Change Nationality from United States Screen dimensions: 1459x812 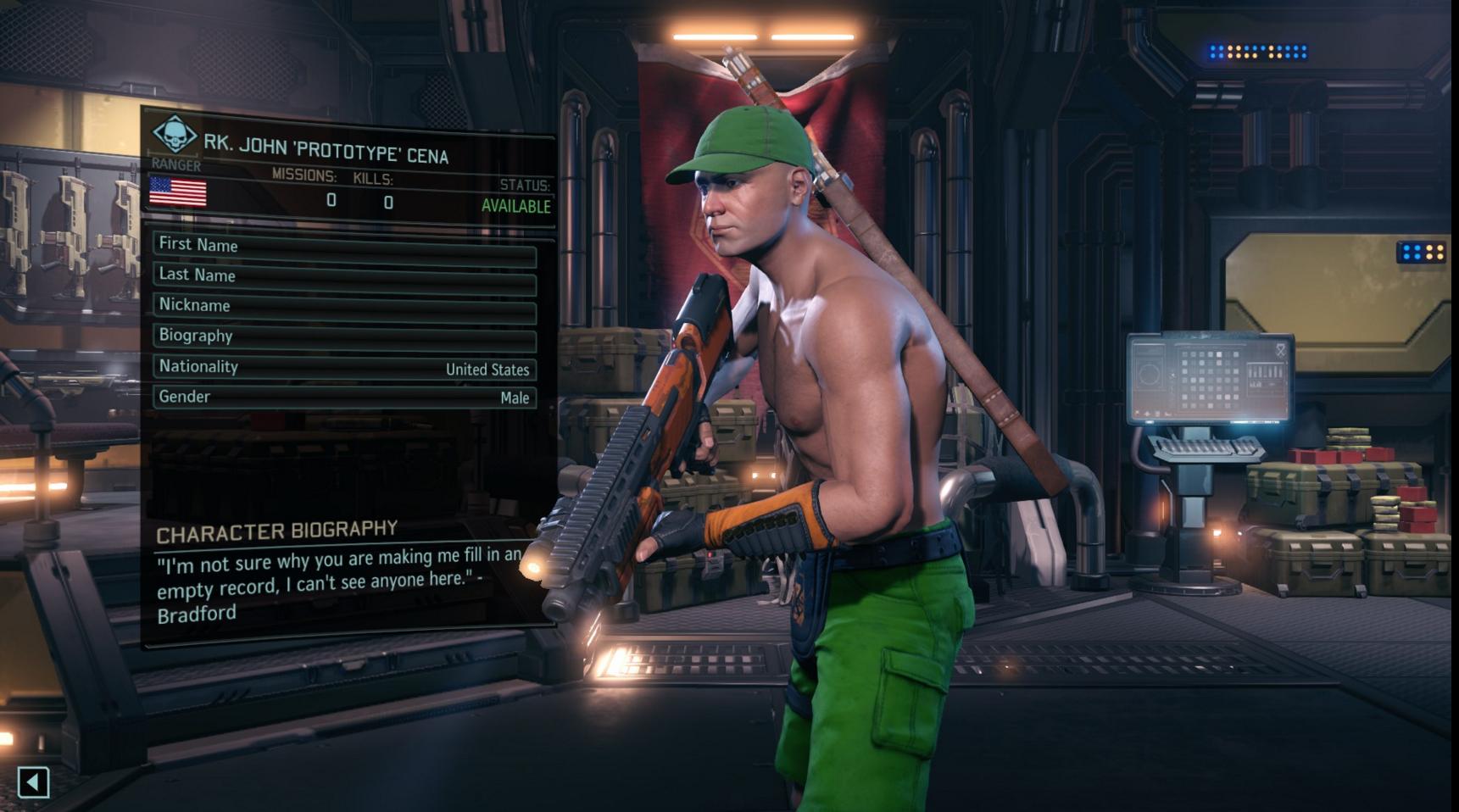[344, 367]
